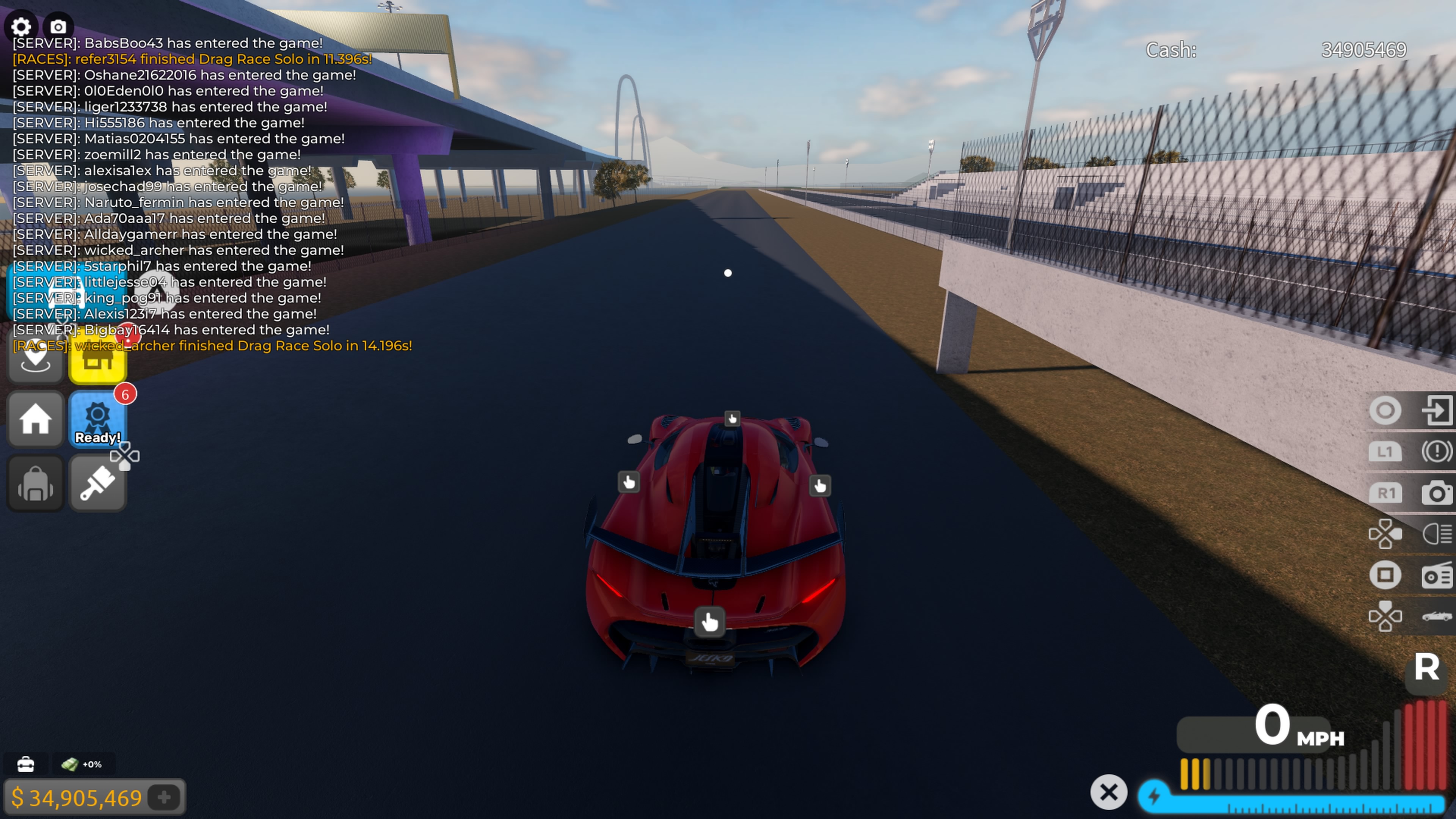Viewport: 1456px width, 819px height.
Task: Show the green cash bonus multiplier
Action: (82, 764)
